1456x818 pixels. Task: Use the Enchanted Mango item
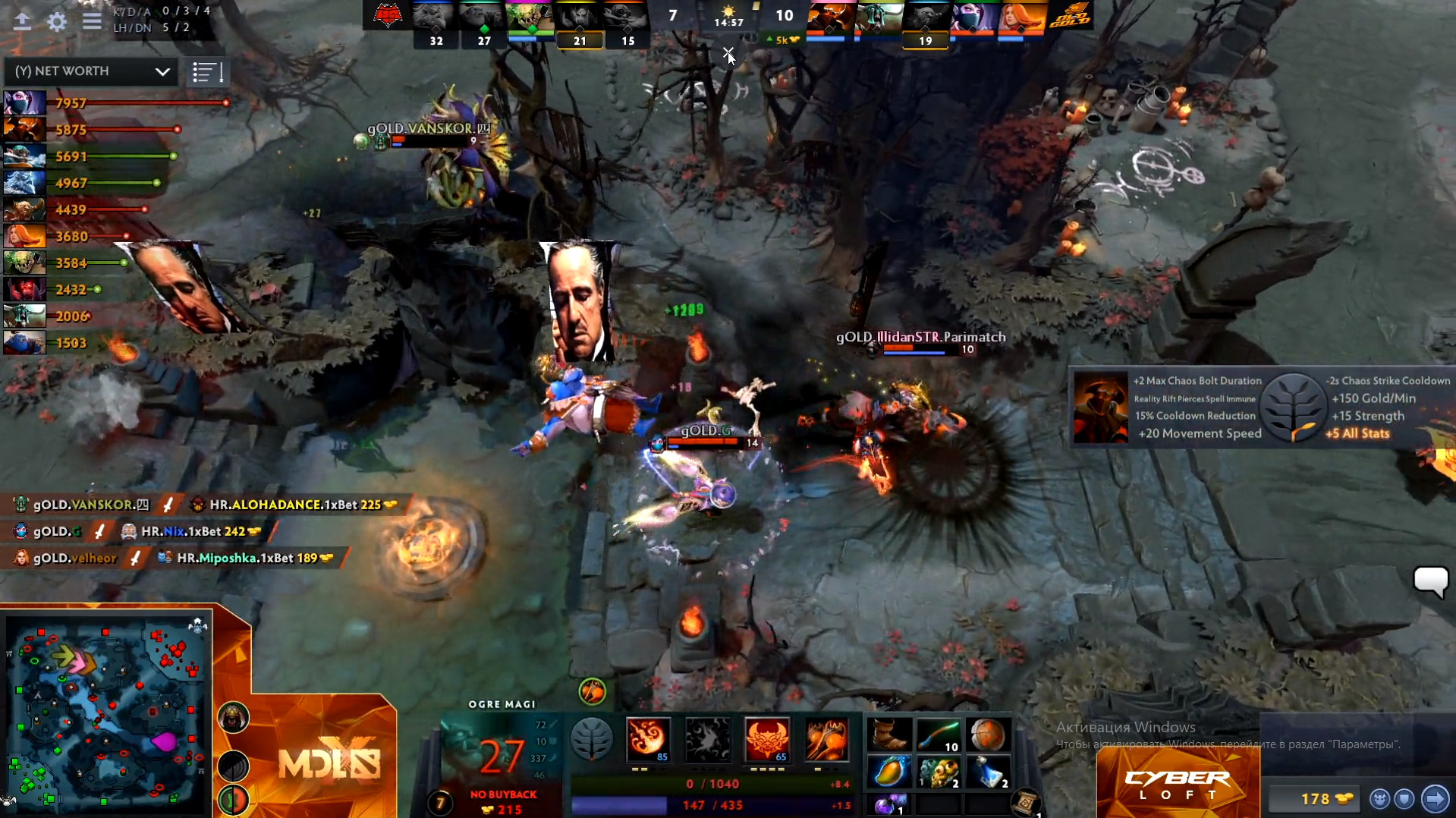coord(889,772)
